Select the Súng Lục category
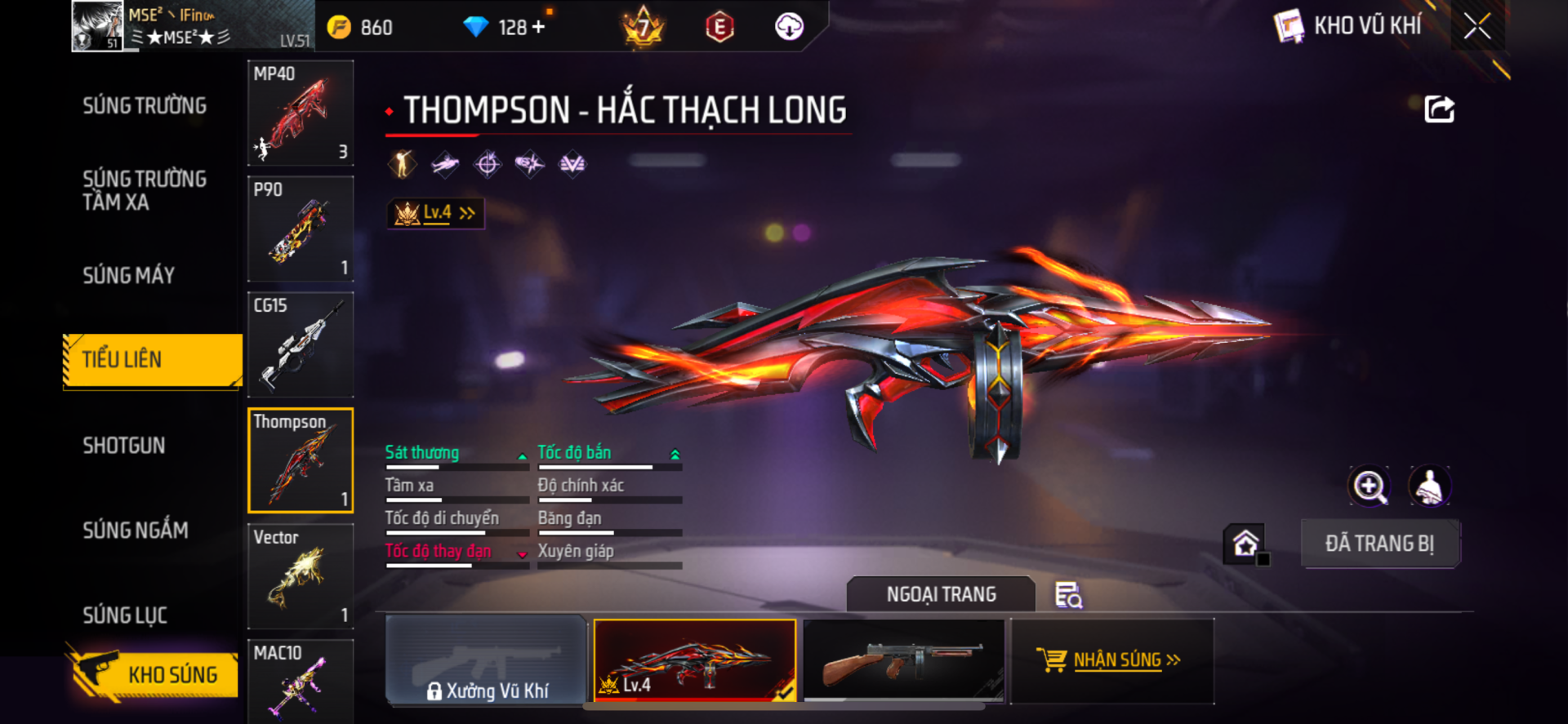This screenshot has height=724, width=1568. 125,615
